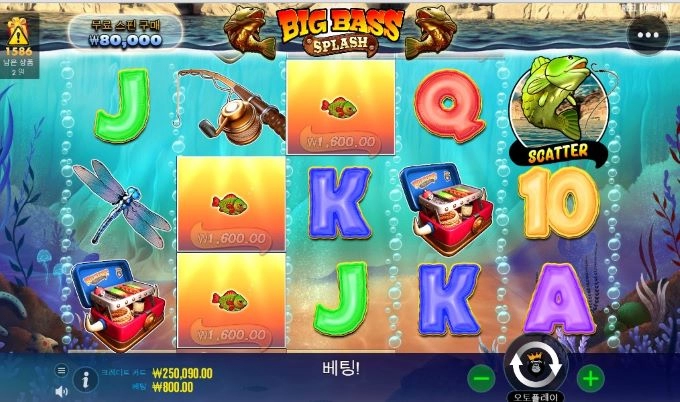Toggle the sound speaker icon
Image resolution: width=680 pixels, height=402 pixels.
pos(61,390)
